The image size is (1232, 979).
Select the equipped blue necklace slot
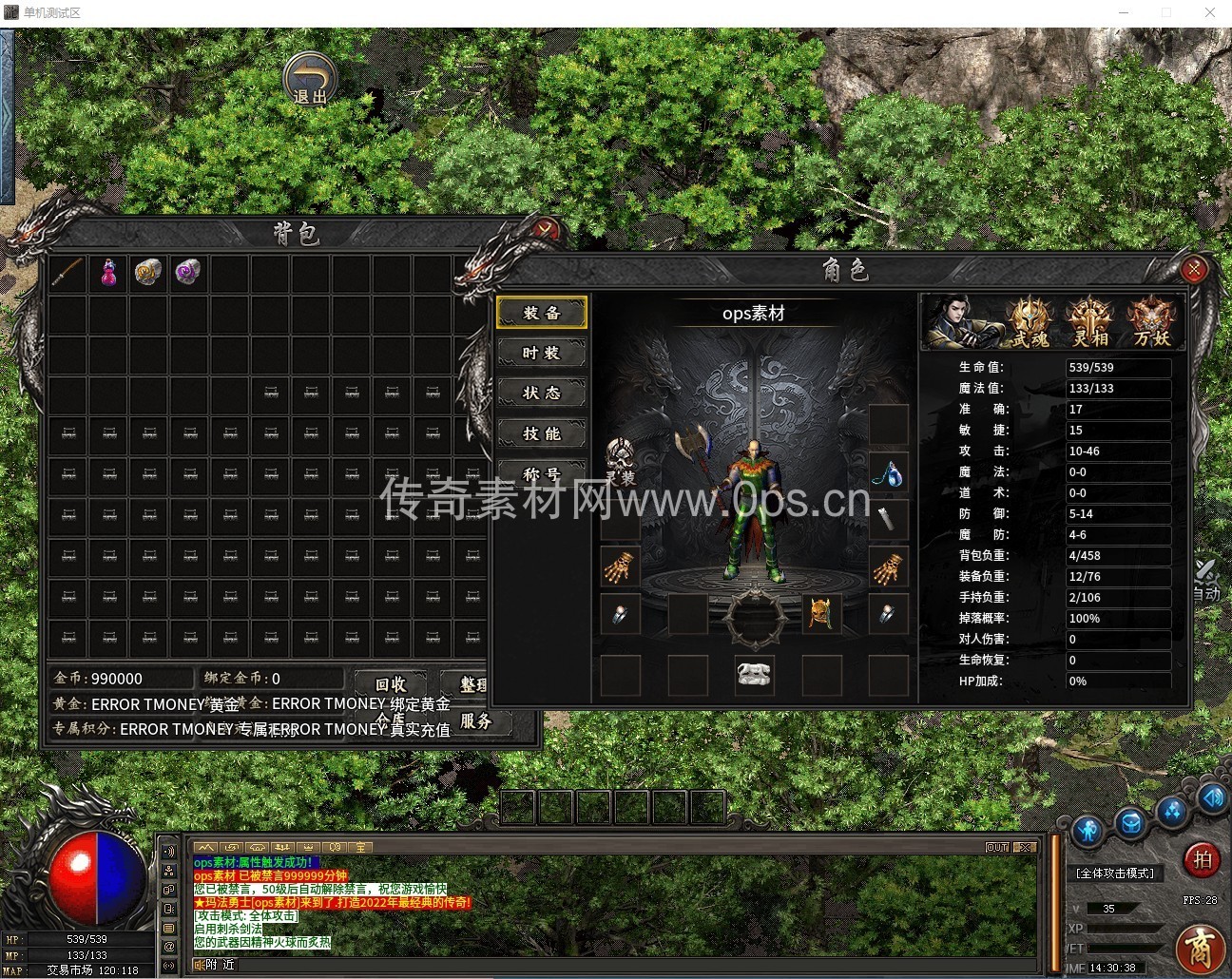click(x=888, y=472)
